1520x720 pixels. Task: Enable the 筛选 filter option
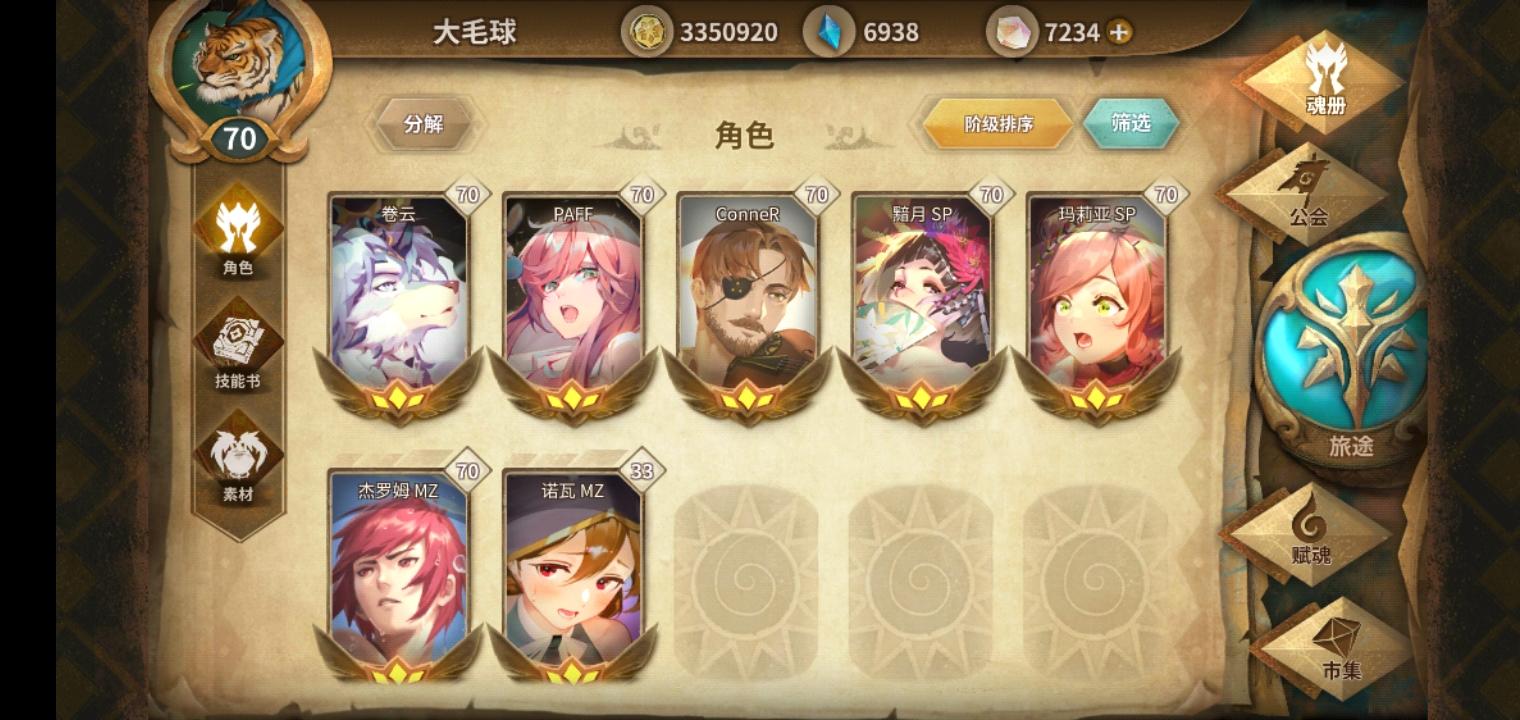tap(1131, 123)
